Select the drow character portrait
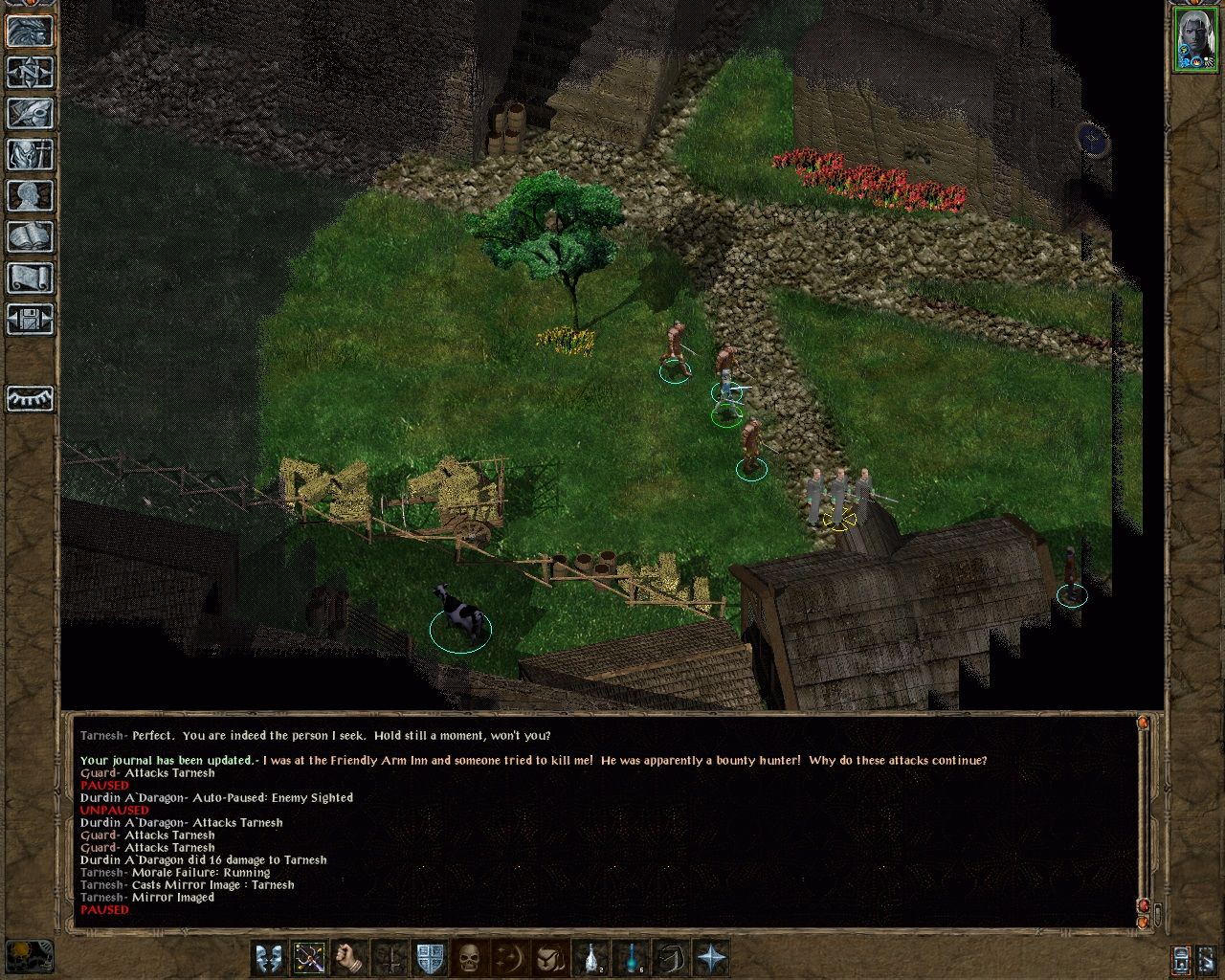The height and width of the screenshot is (980, 1225). tap(1194, 39)
